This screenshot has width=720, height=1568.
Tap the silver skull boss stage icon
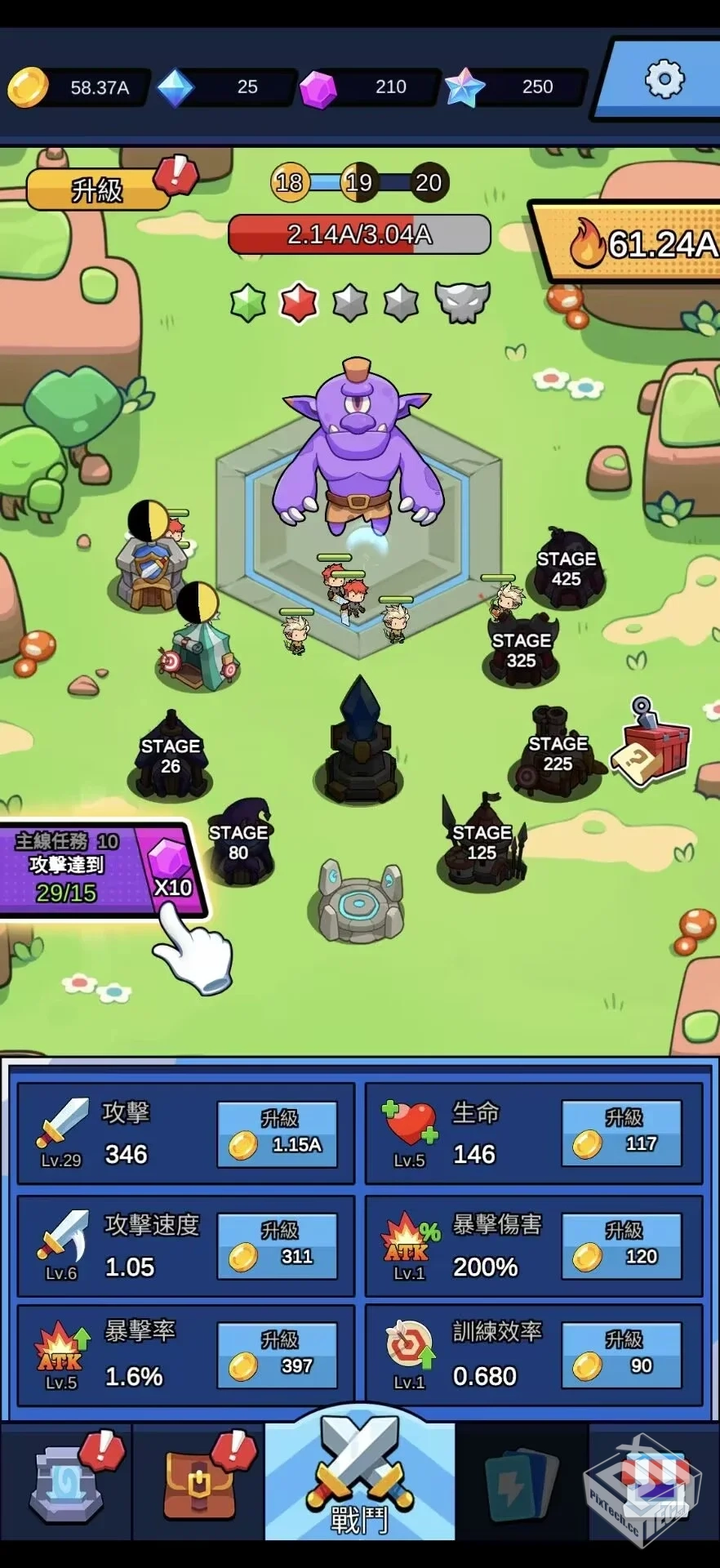coord(462,301)
